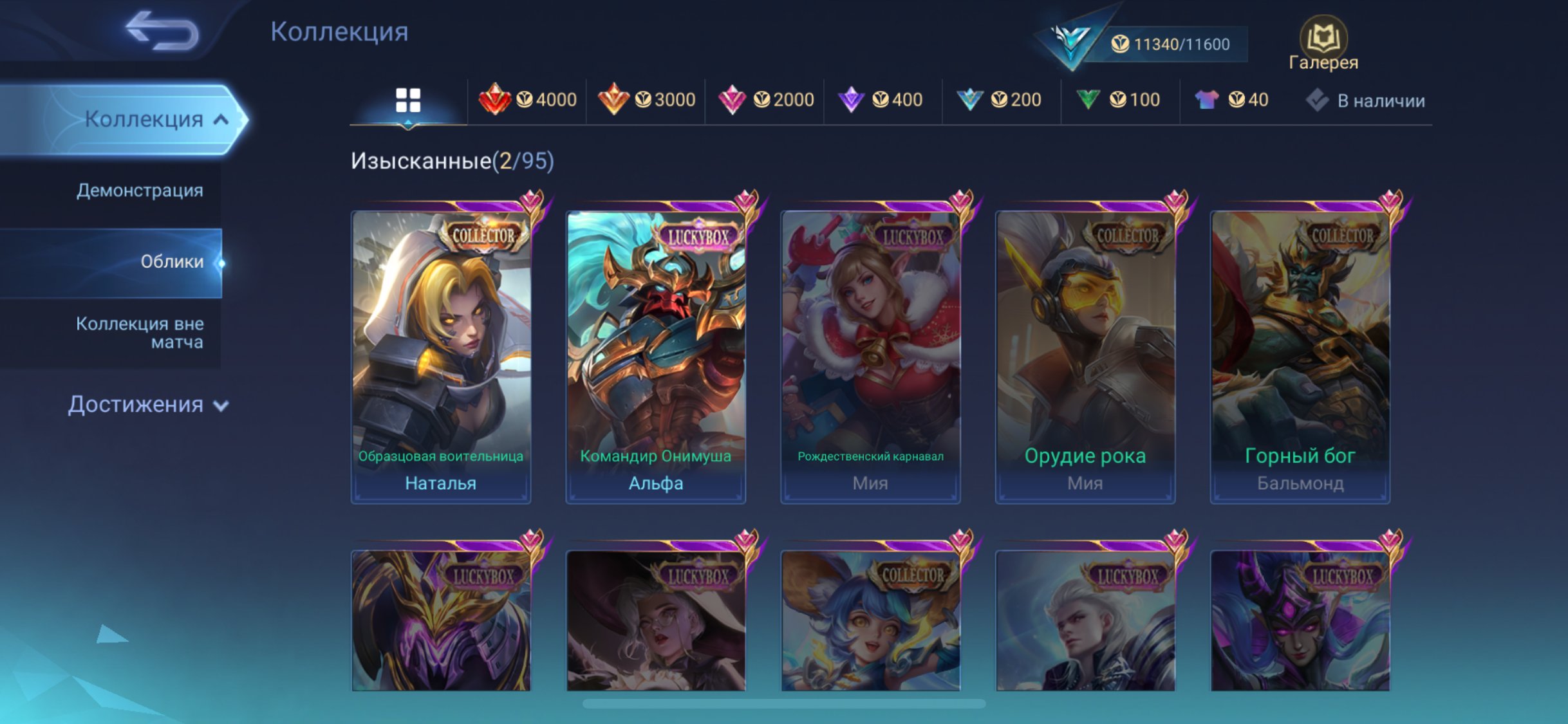
Task: Open the Демонстрация menu entry
Action: [x=140, y=190]
